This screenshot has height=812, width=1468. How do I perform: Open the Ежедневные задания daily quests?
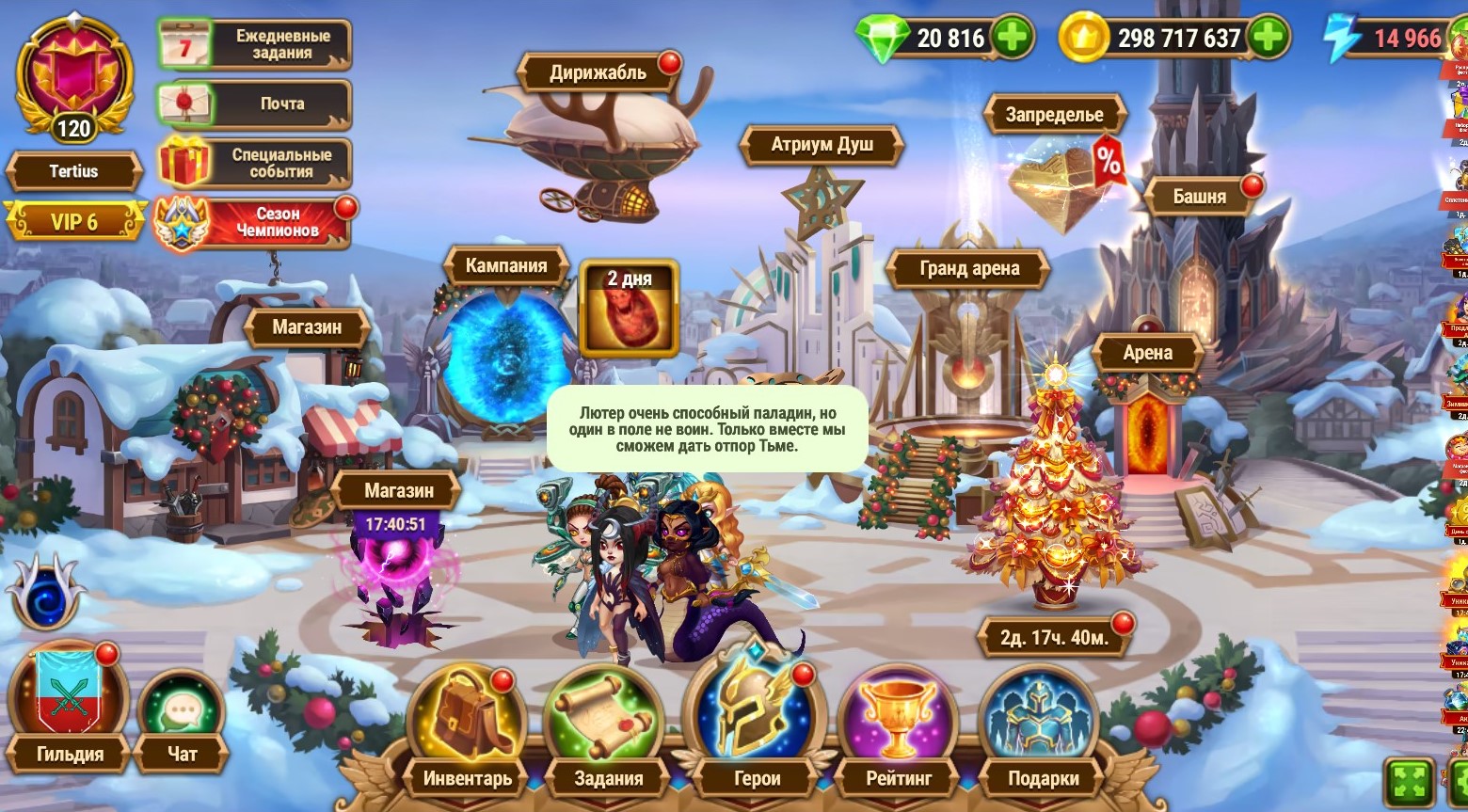[254, 44]
